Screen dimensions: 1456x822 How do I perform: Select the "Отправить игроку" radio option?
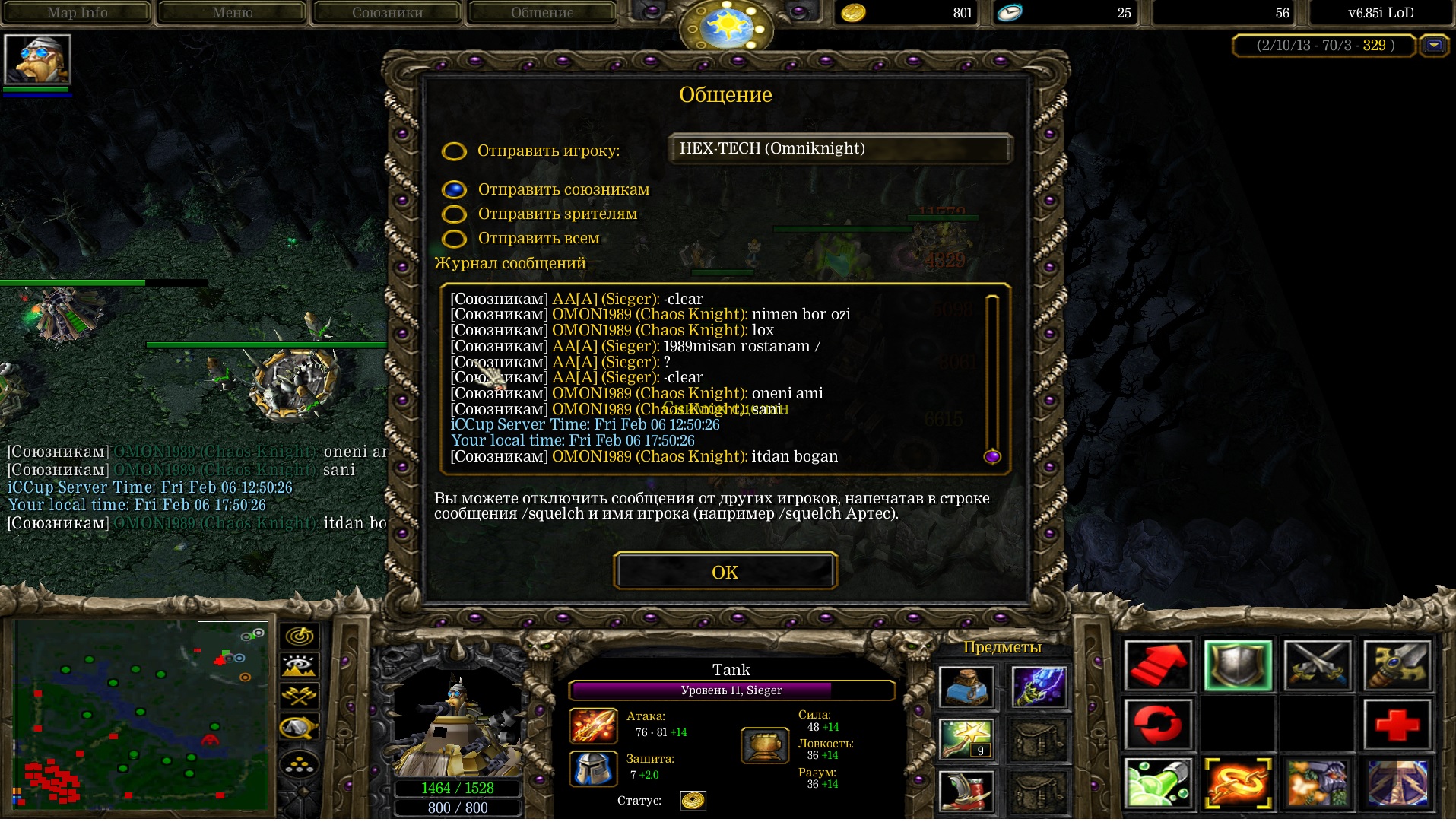(454, 151)
